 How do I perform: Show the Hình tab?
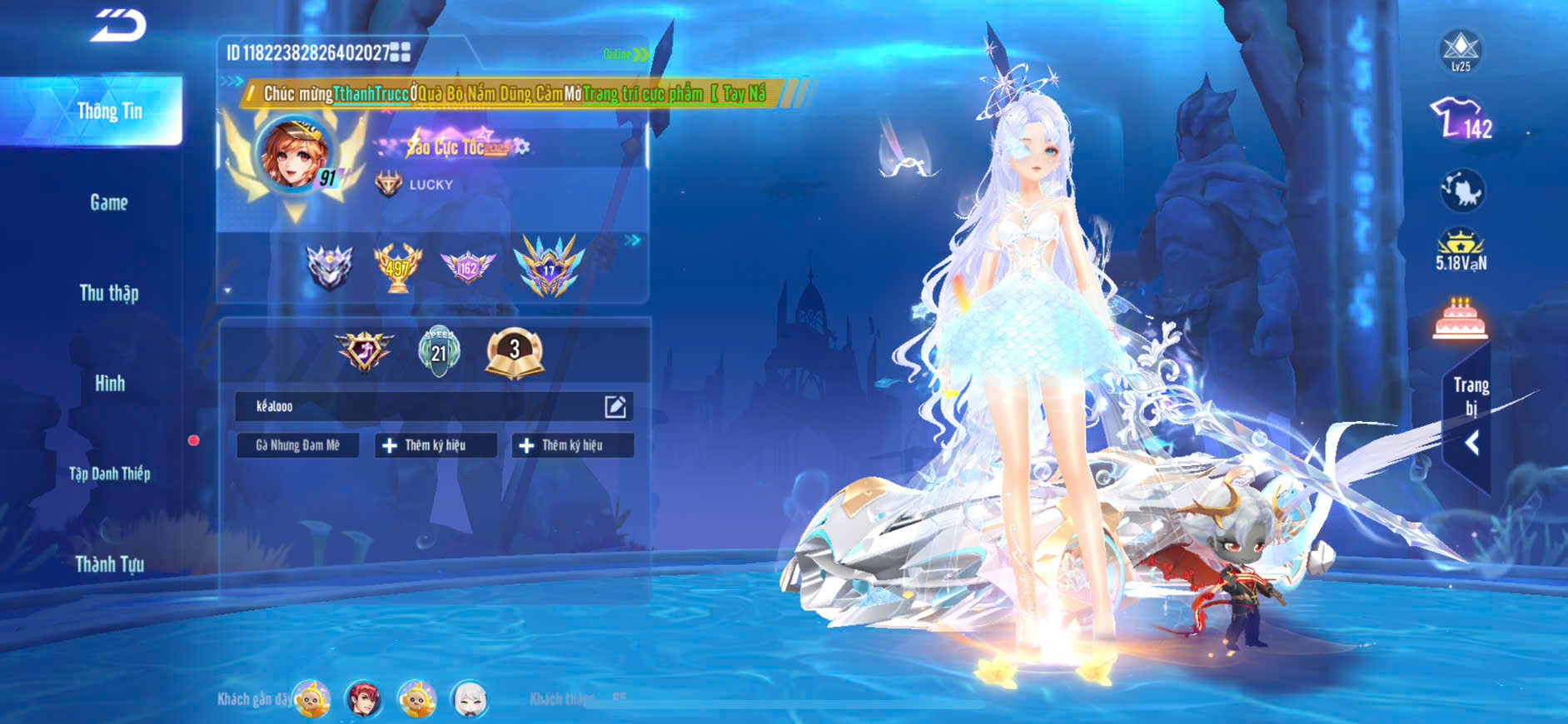pos(109,384)
